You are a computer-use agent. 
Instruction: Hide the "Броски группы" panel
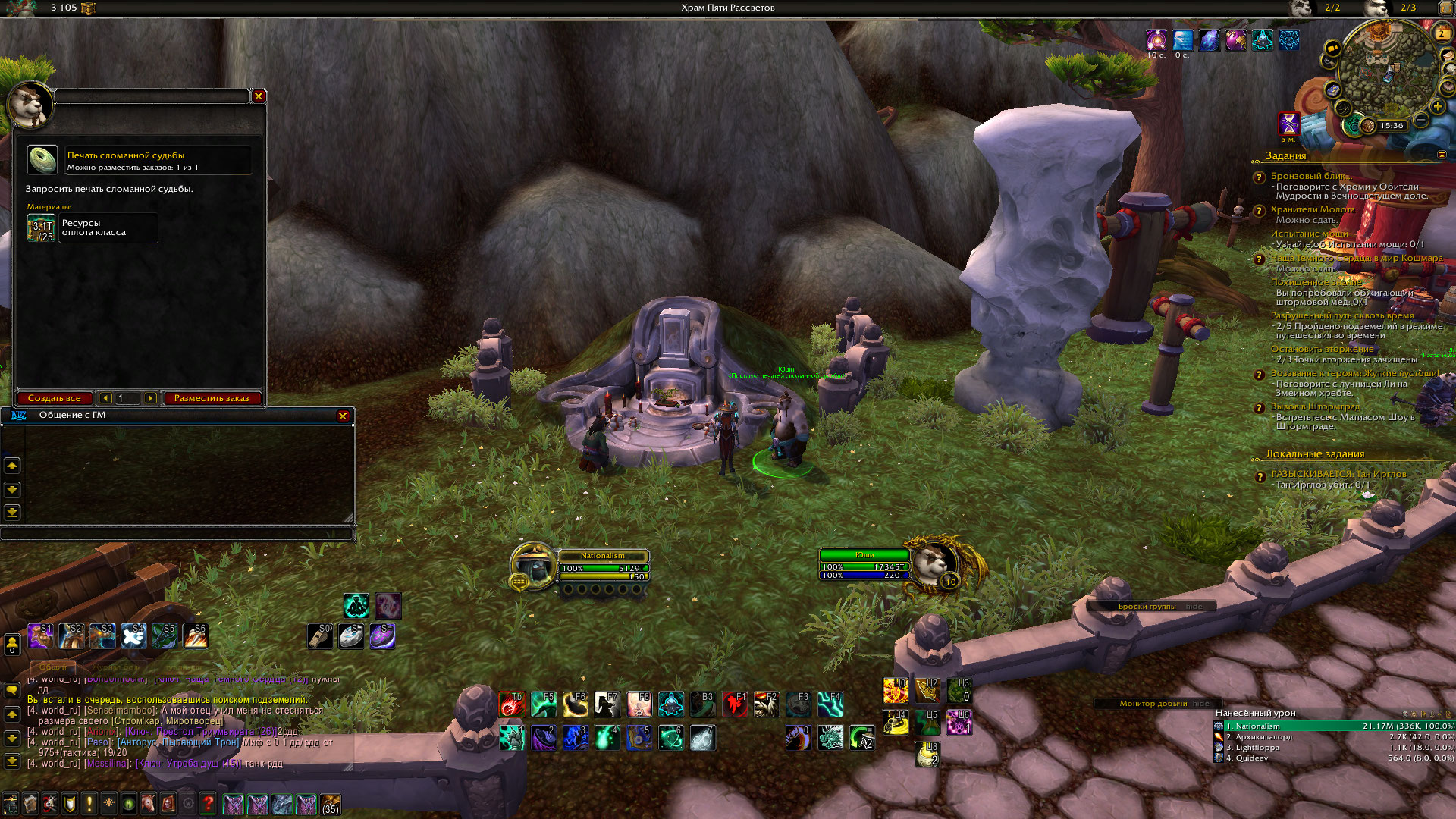[1194, 606]
